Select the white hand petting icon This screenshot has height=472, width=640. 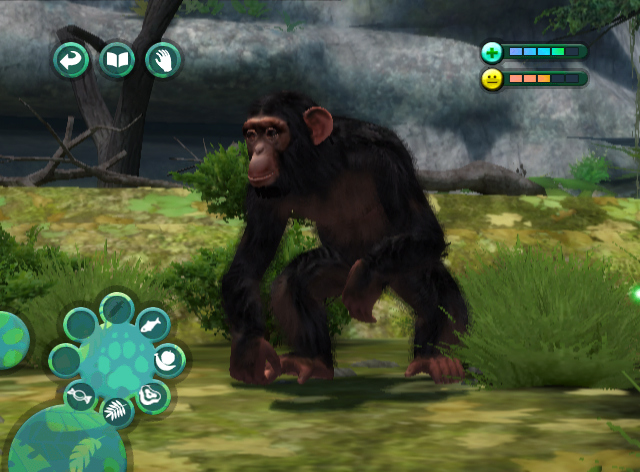(162, 61)
